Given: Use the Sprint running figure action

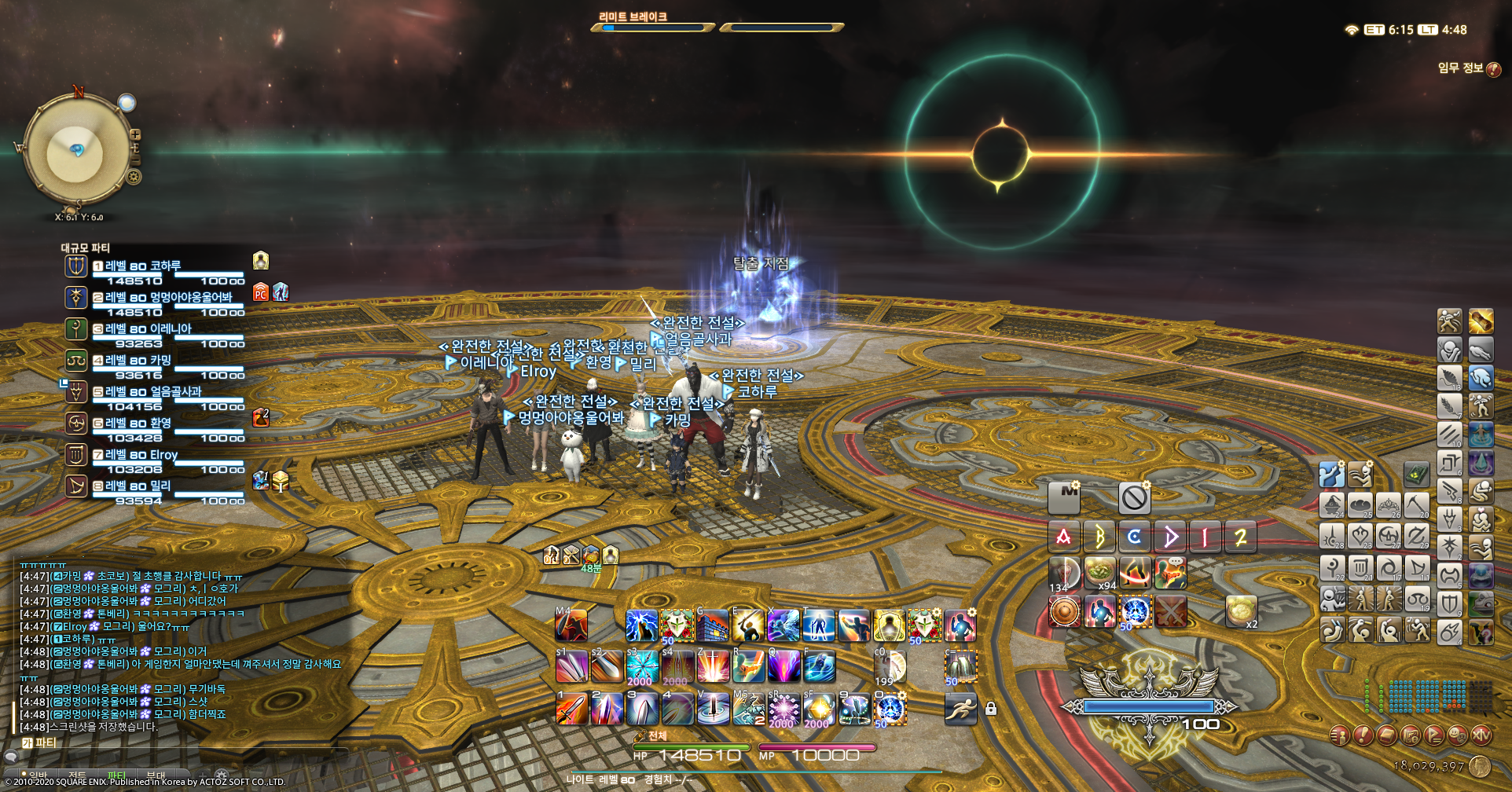Looking at the screenshot, I should tap(960, 709).
